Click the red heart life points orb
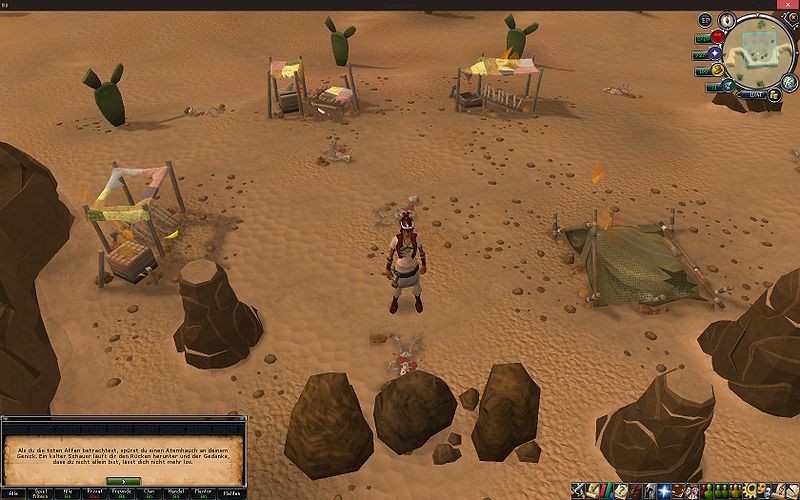This screenshot has height=500, width=800. pos(718,36)
